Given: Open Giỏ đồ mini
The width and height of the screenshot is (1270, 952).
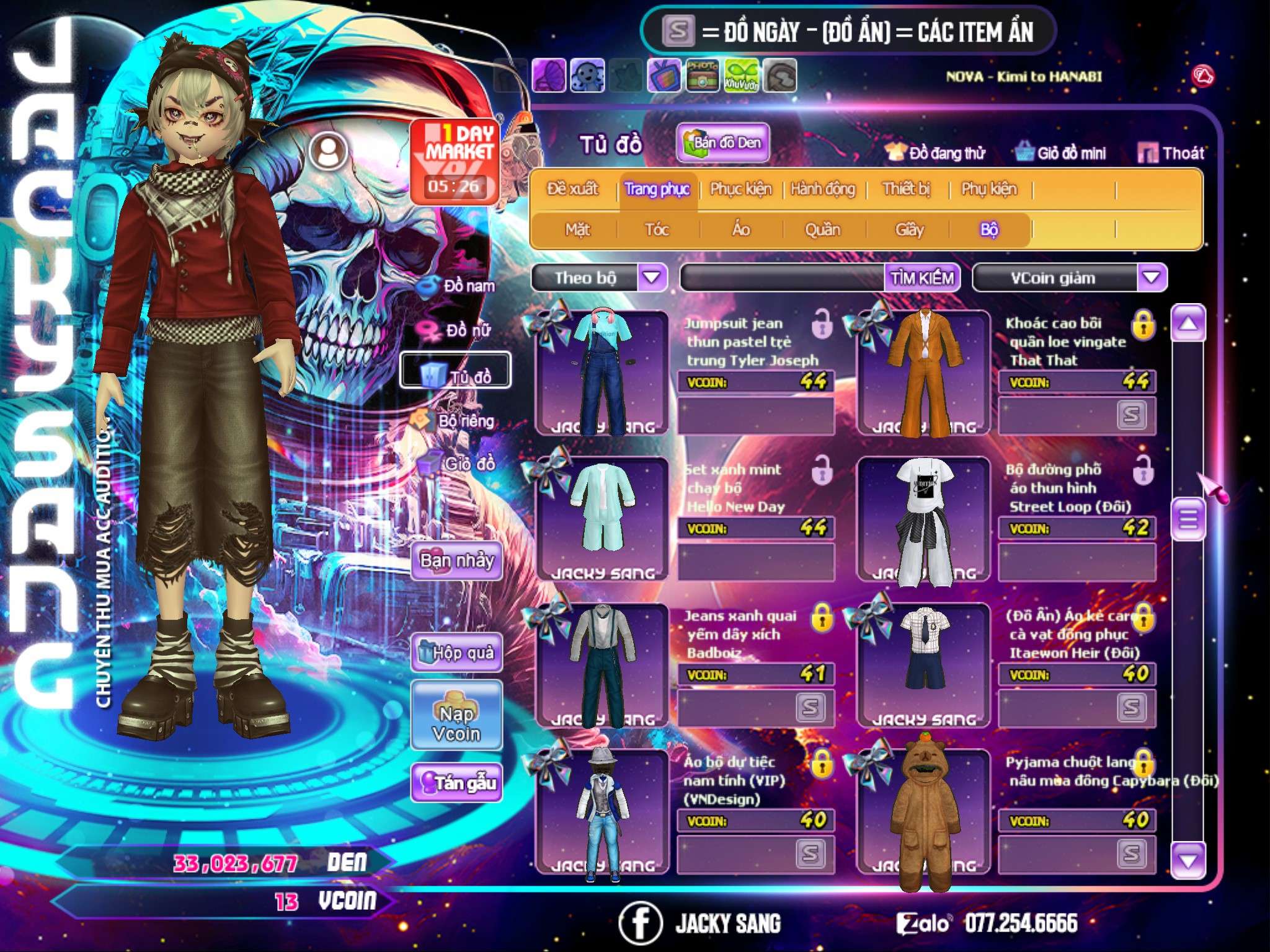Looking at the screenshot, I should (1062, 152).
